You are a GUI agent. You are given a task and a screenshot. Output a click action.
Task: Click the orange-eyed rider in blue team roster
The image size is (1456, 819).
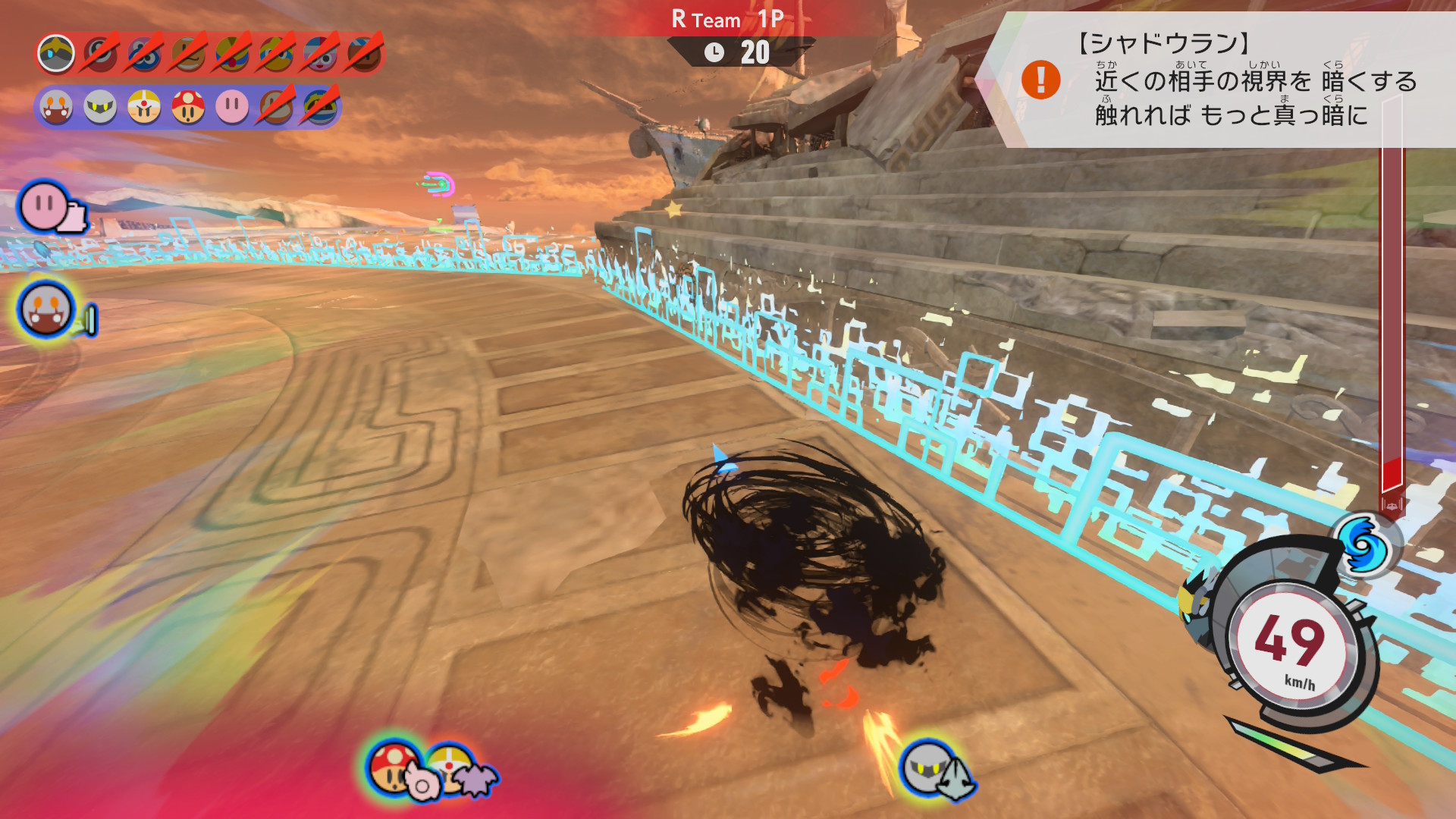coord(56,108)
